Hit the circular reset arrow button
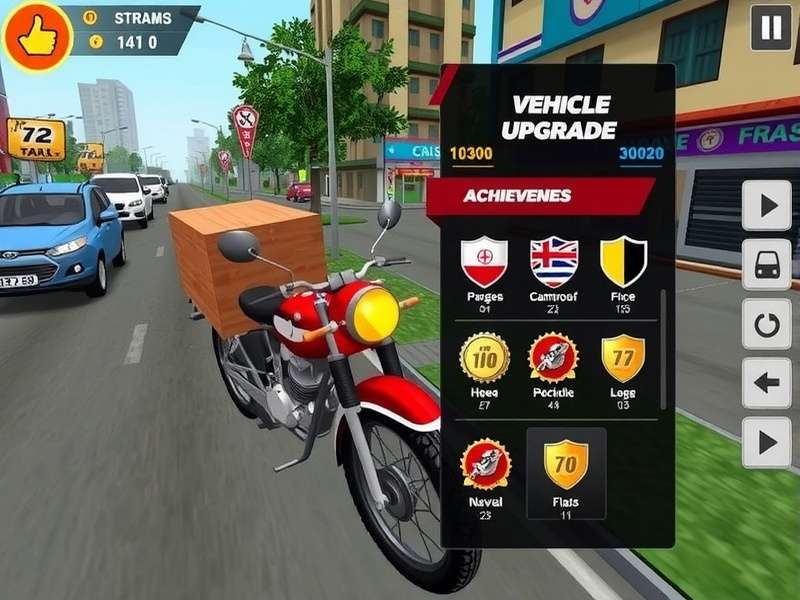Image resolution: width=800 pixels, height=600 pixels. click(x=767, y=324)
